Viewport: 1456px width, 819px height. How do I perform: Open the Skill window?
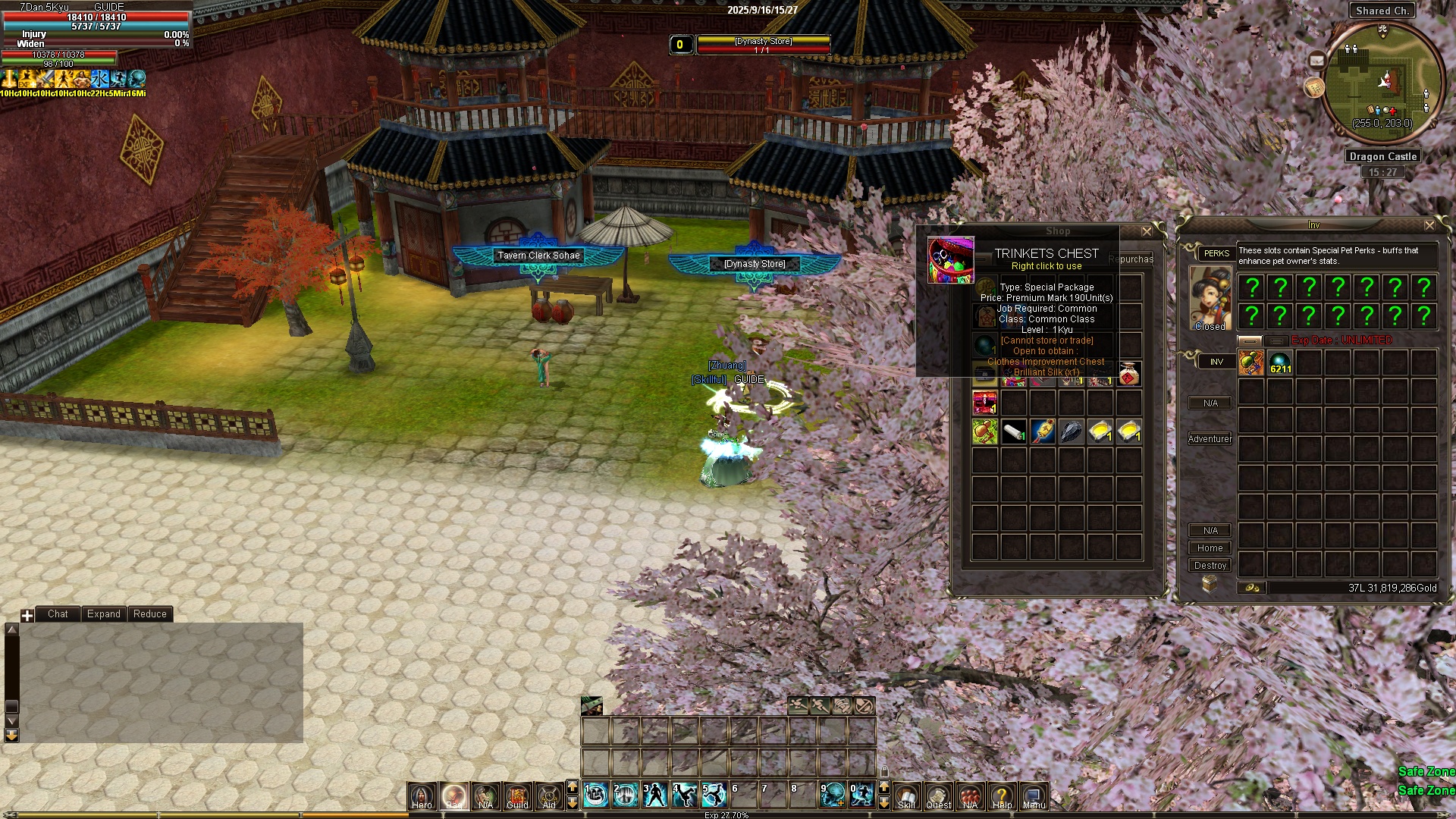(906, 795)
